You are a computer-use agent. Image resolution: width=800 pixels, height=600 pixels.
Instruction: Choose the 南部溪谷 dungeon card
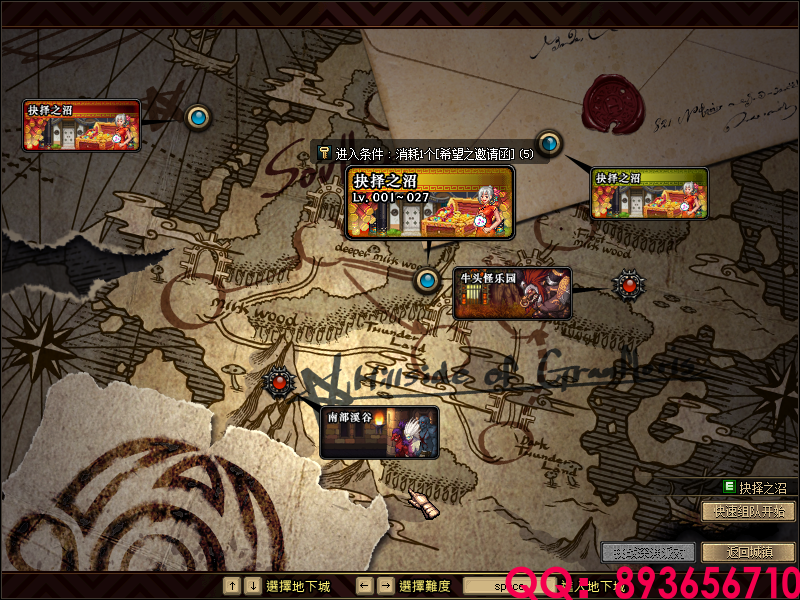click(x=380, y=431)
